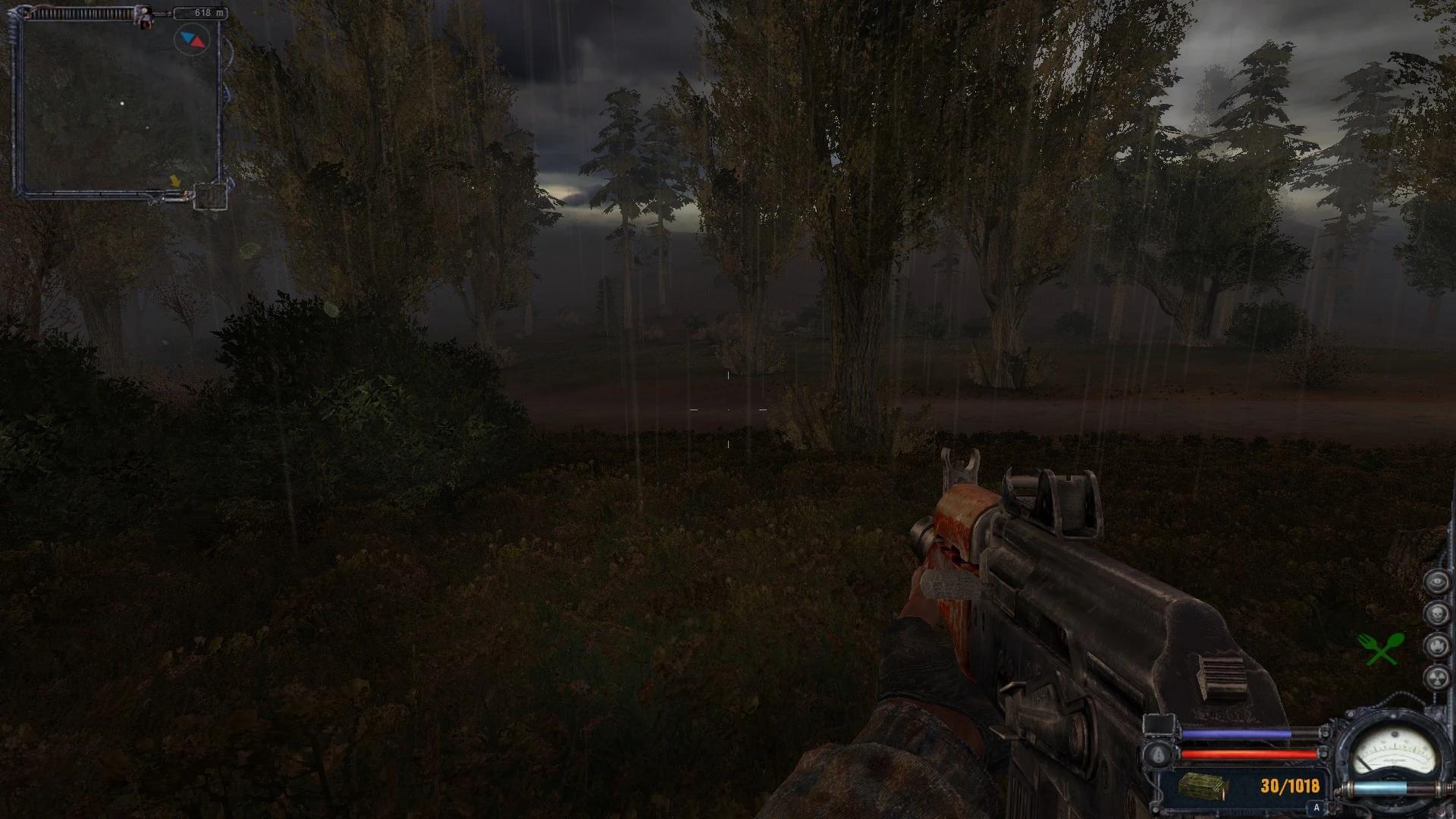Click the eye detection indicator icon

(1436, 581)
